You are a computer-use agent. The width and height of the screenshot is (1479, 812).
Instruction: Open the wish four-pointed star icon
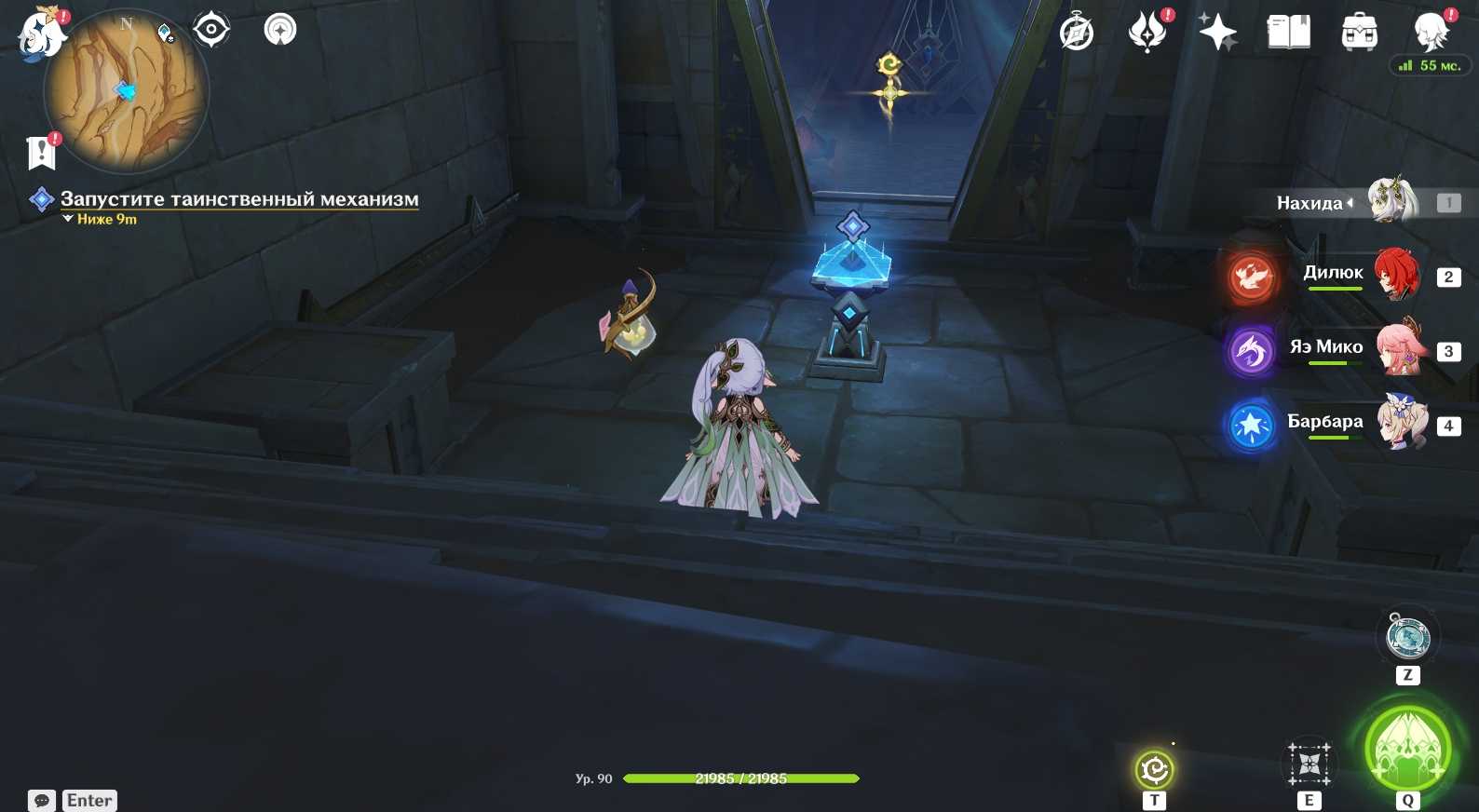tap(1217, 33)
